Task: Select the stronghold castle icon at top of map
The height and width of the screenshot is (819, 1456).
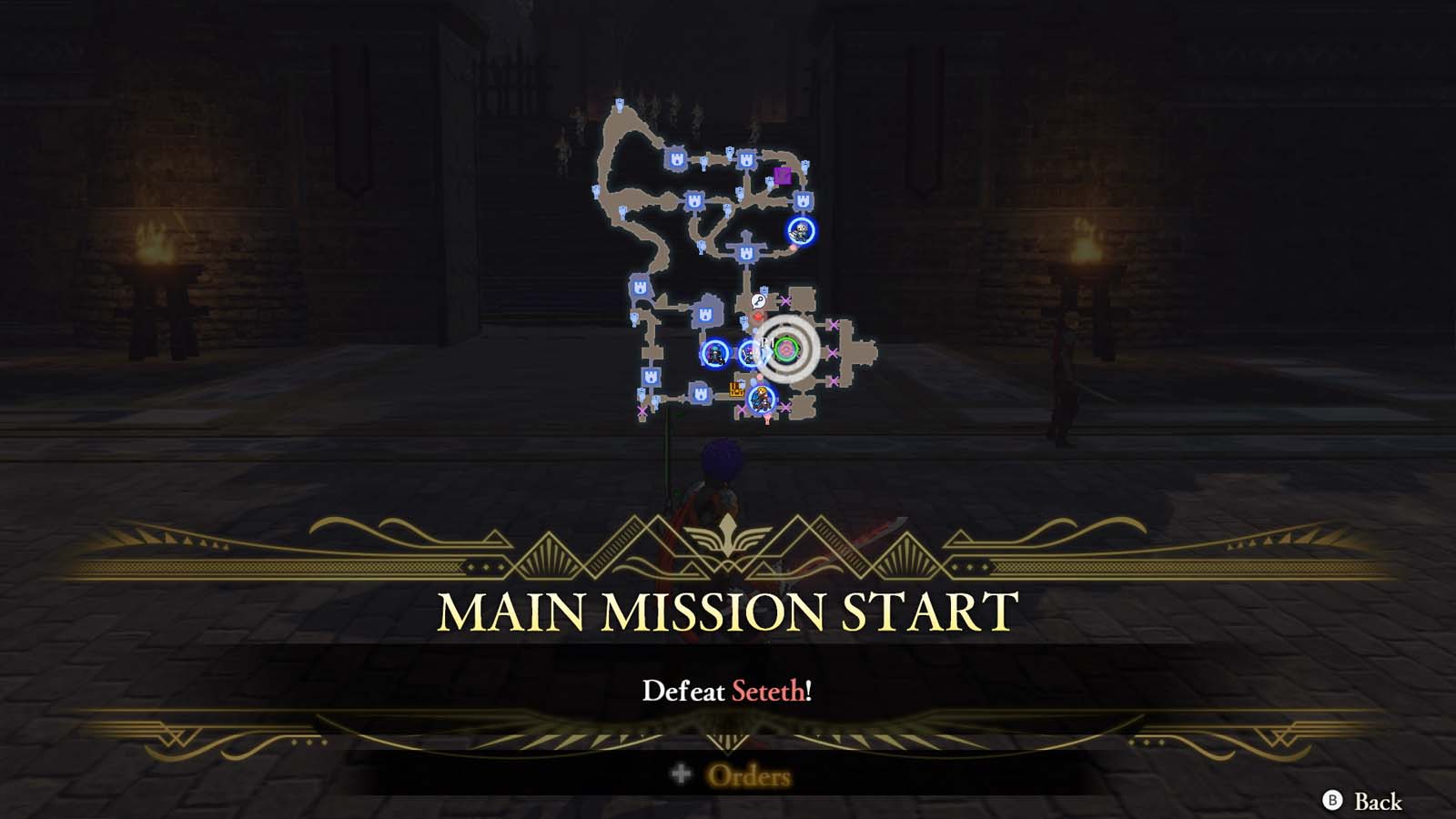Action: 677,157
